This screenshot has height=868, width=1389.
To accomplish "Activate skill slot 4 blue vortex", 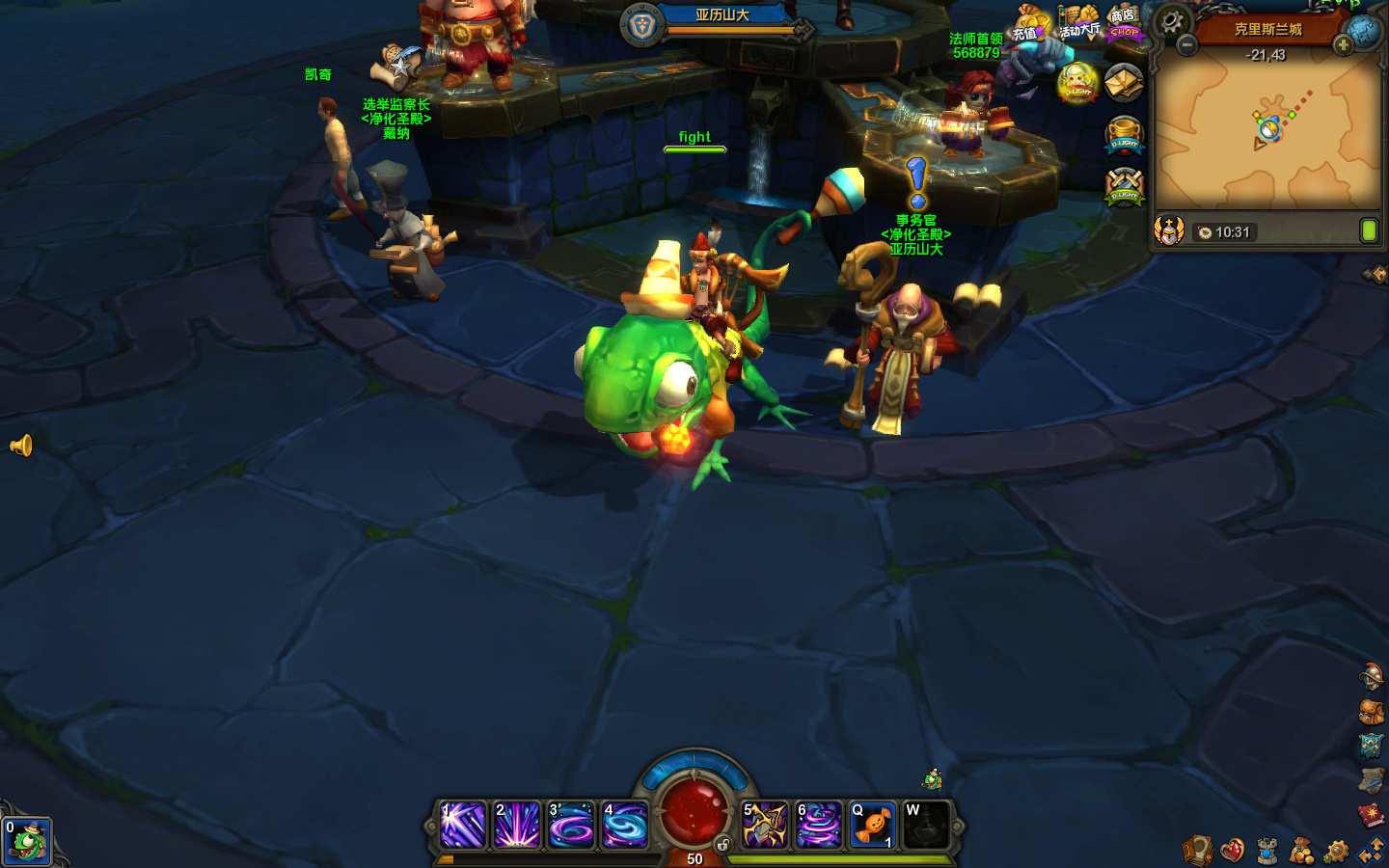I will click(x=625, y=826).
